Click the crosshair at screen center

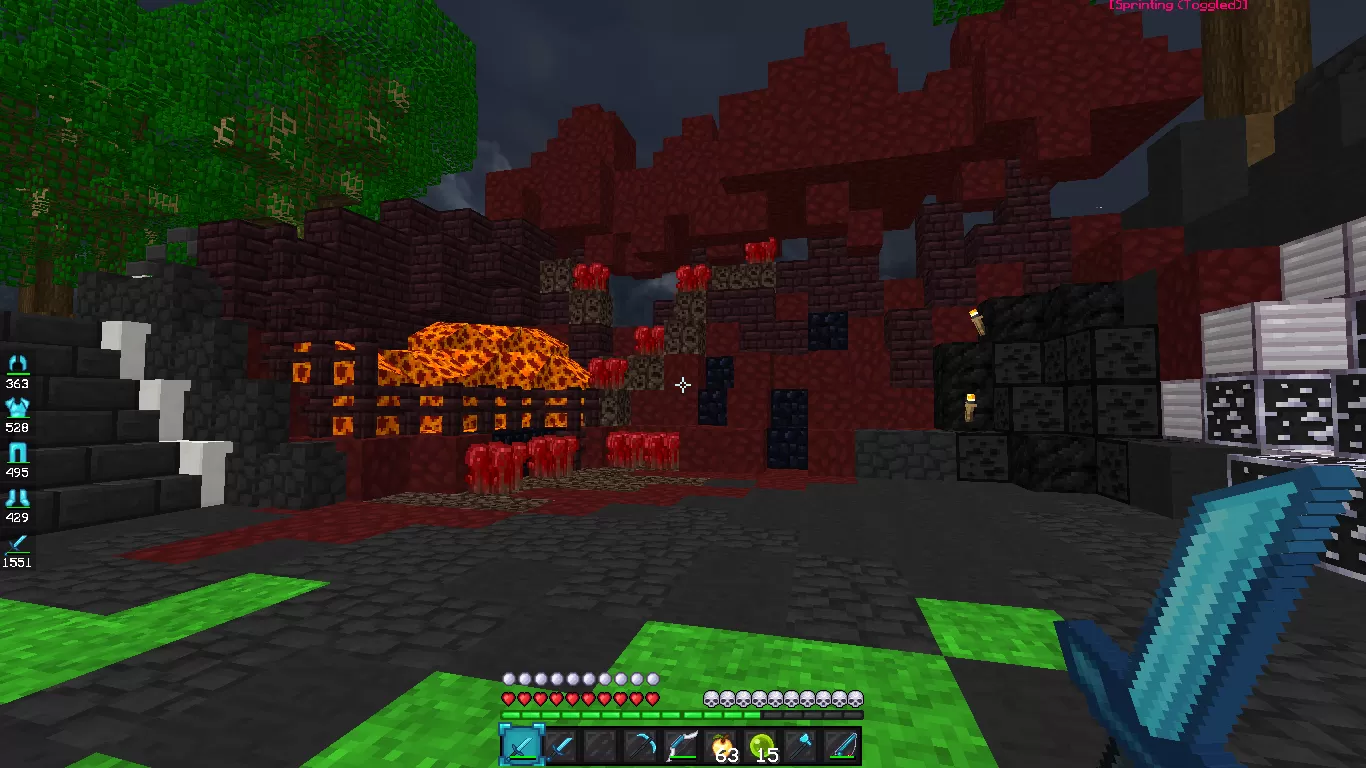pos(683,384)
